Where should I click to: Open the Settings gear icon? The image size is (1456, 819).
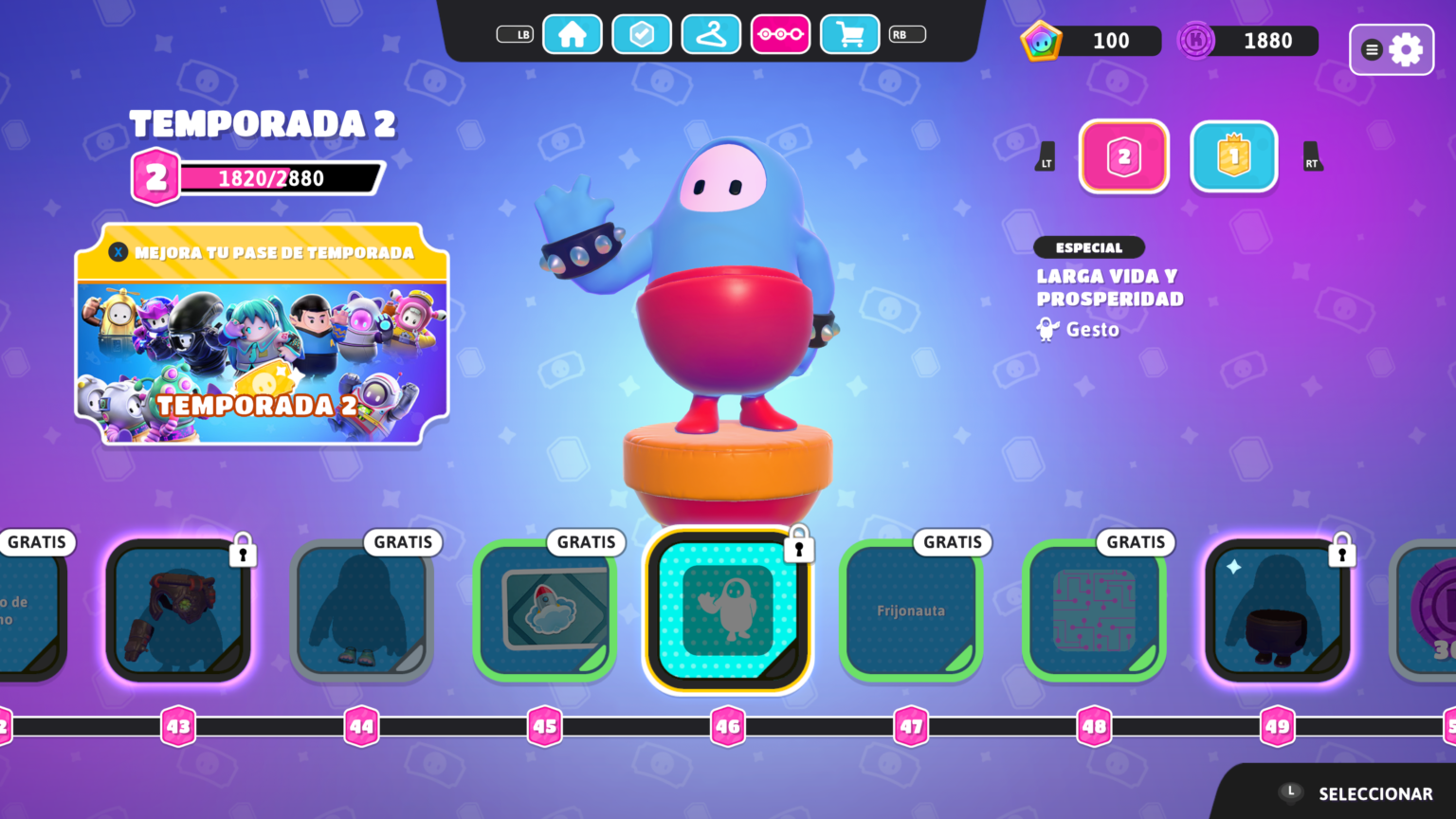click(1407, 49)
